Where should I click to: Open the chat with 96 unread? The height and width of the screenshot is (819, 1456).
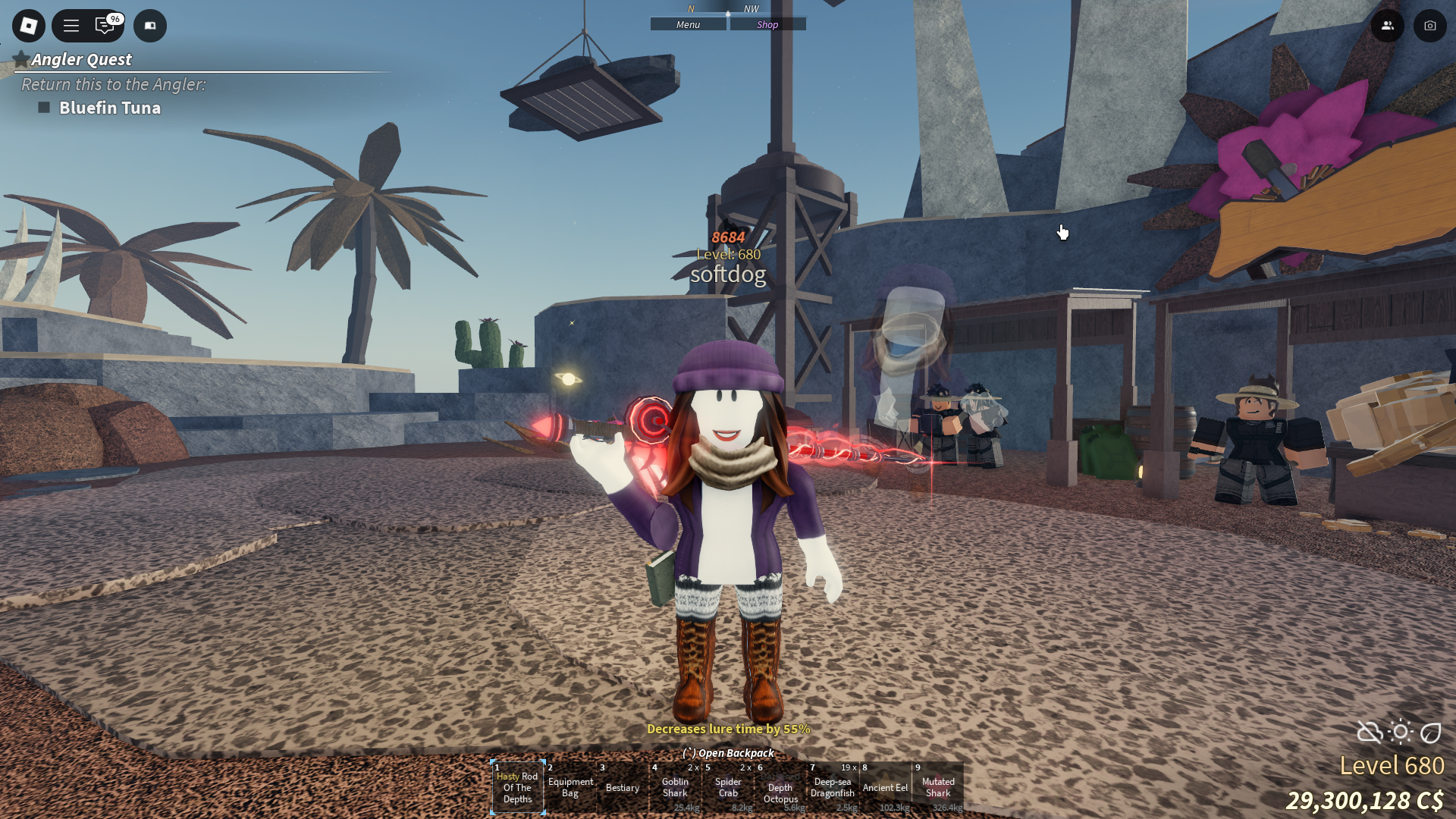(105, 26)
